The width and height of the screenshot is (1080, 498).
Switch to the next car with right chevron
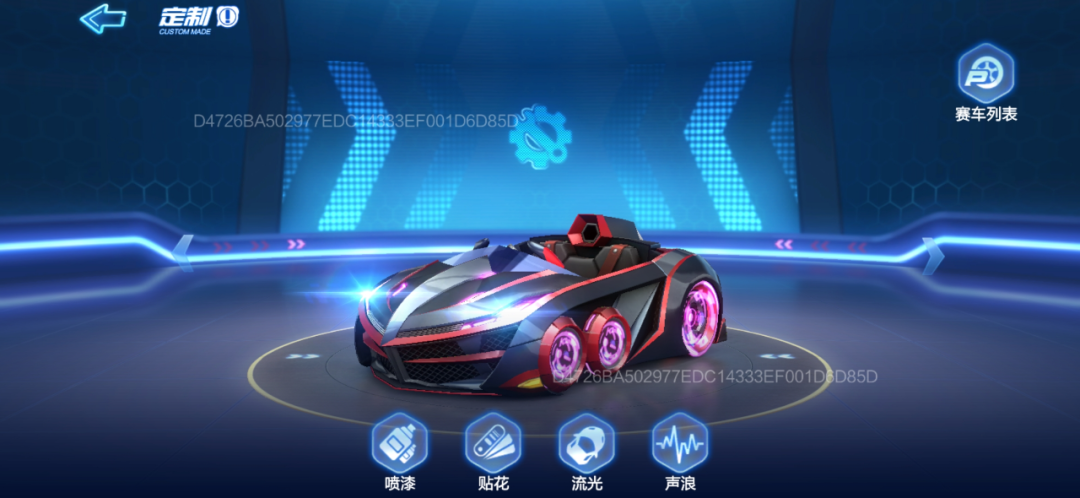[x=931, y=254]
